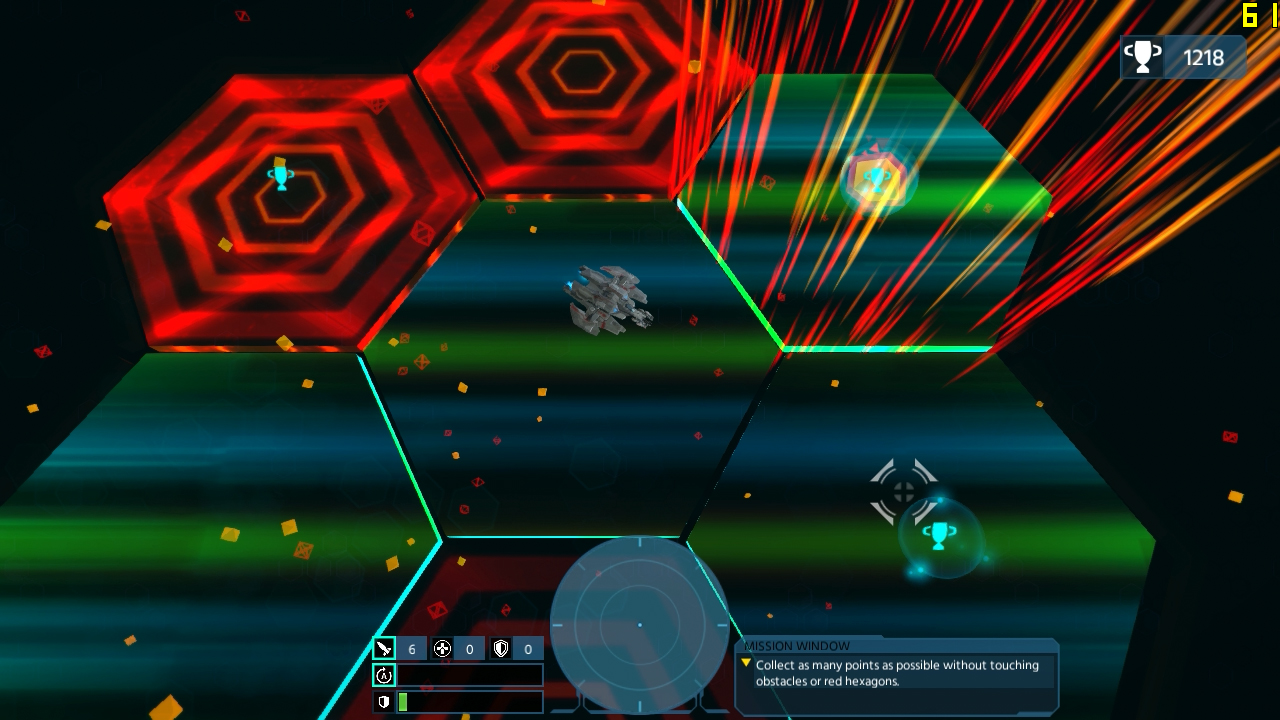
Task: Click the shield icon beside the health bar
Action: [x=383, y=701]
